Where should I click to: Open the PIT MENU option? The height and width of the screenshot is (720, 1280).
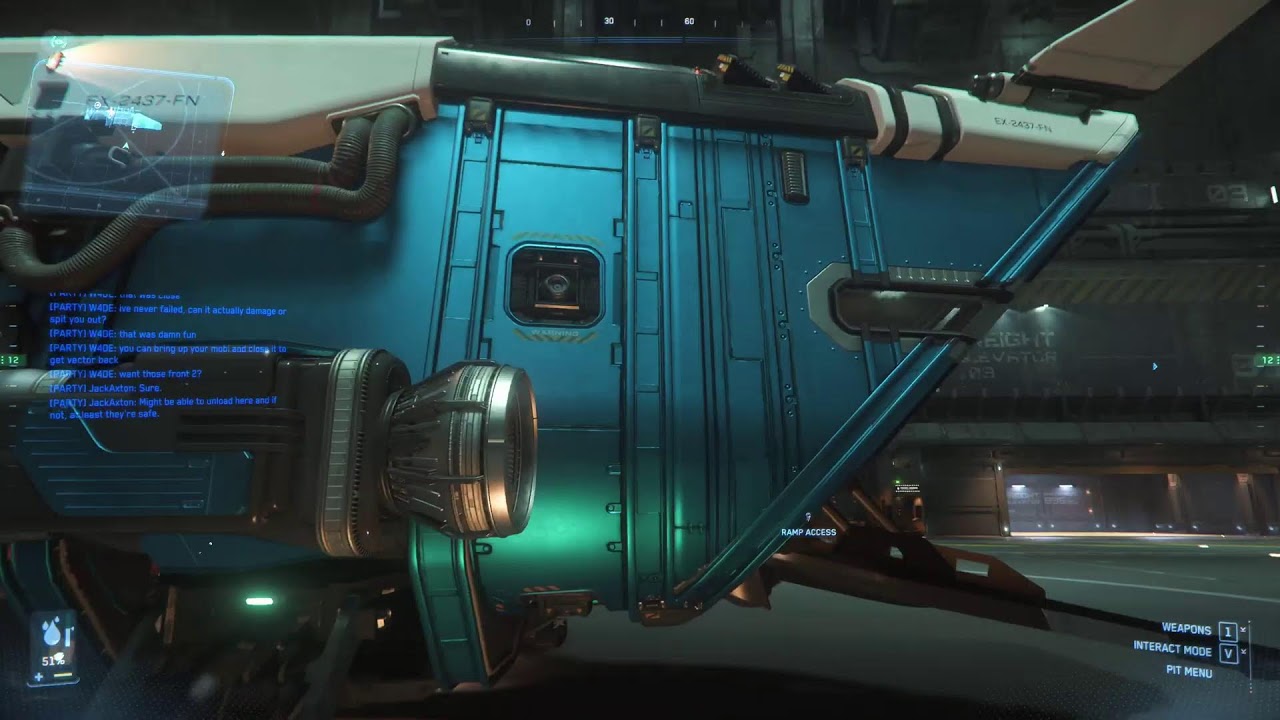pos(1189,672)
